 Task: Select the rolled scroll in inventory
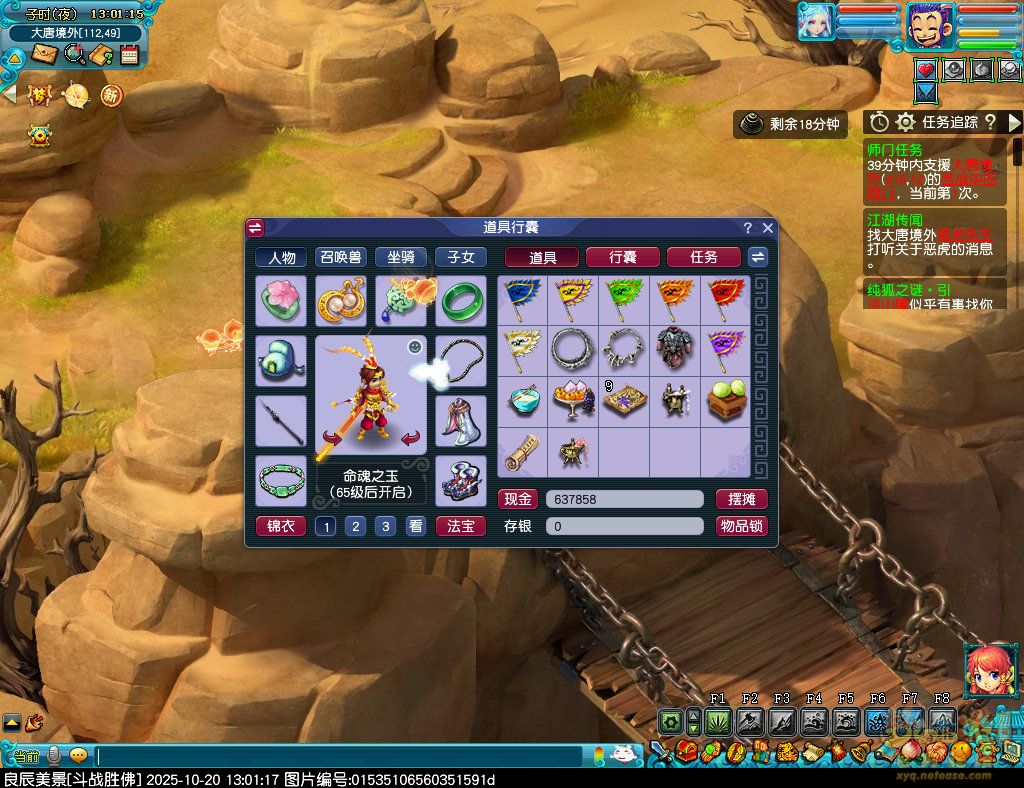(x=522, y=452)
